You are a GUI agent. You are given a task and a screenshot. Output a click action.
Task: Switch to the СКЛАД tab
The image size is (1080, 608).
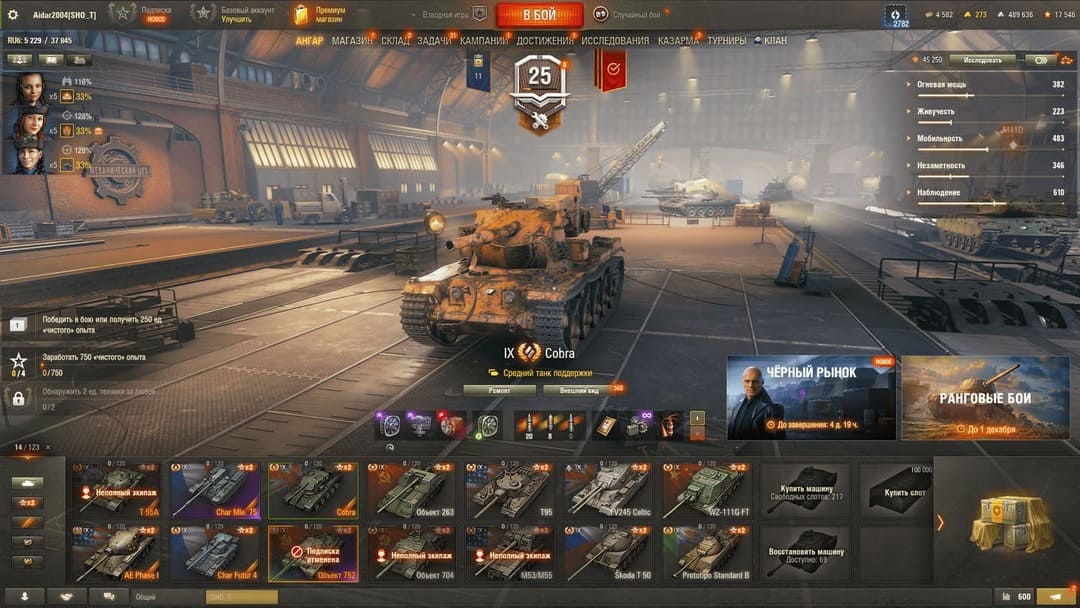[395, 41]
